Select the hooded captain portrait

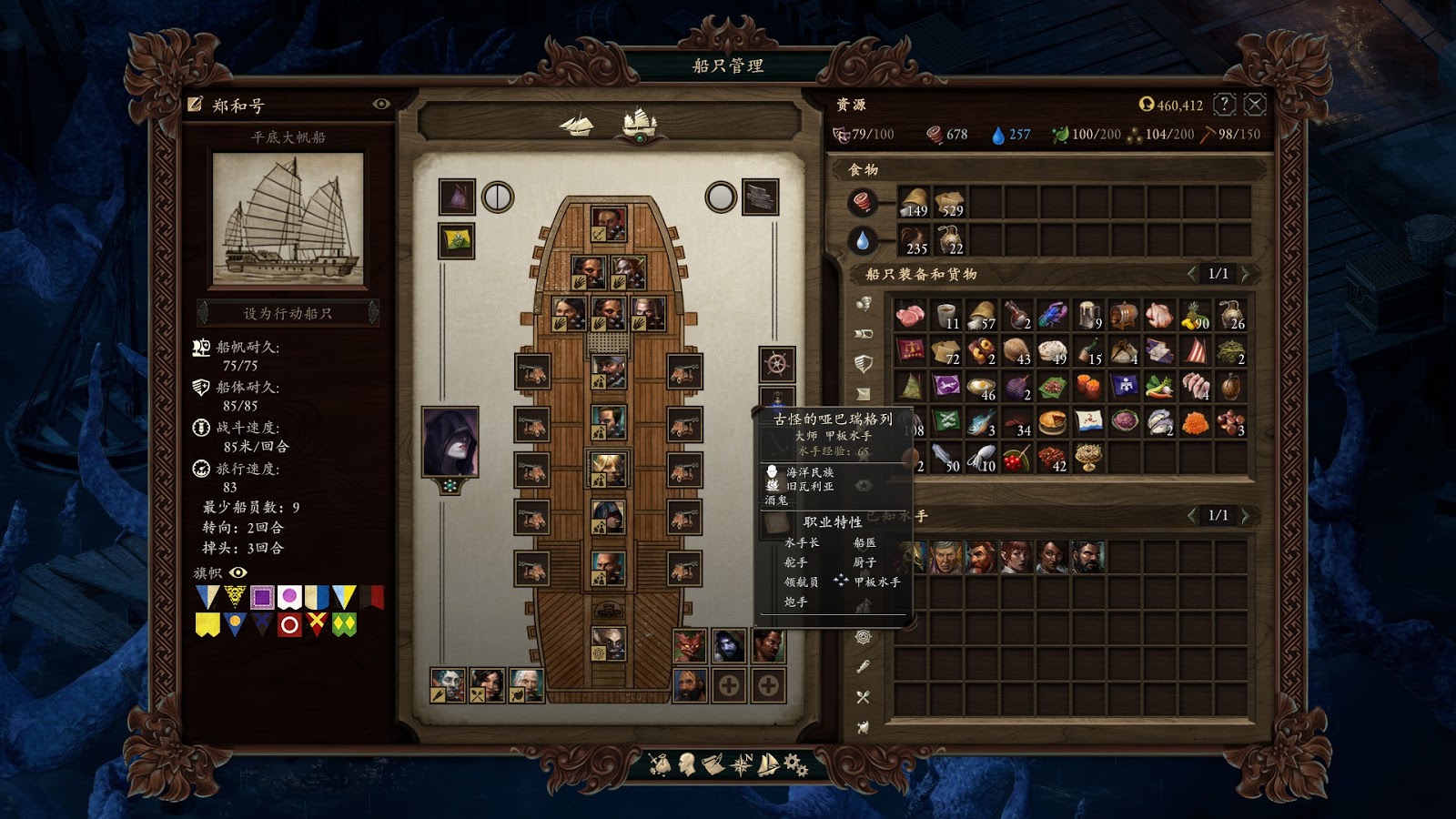click(x=450, y=442)
